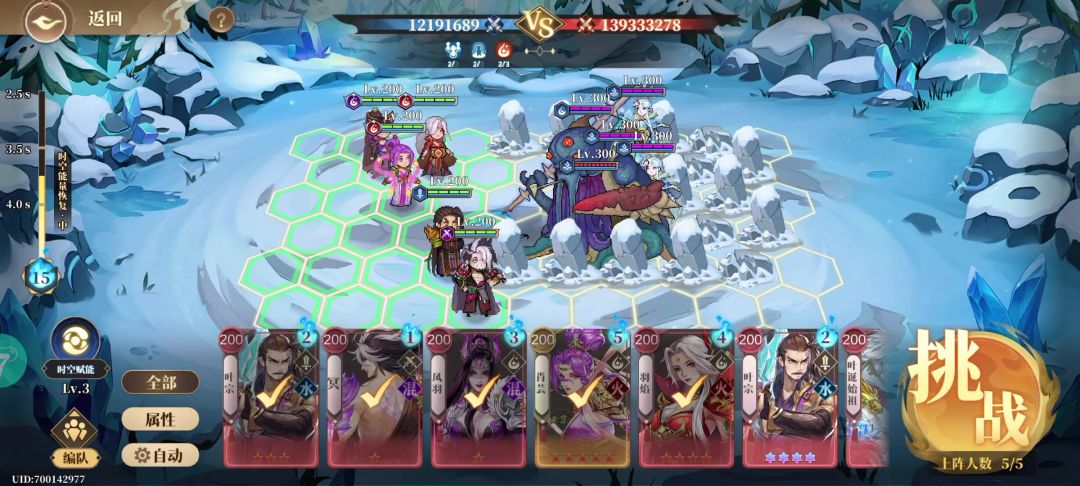Open the 时空赋能 Lv.3 power icon

point(74,340)
